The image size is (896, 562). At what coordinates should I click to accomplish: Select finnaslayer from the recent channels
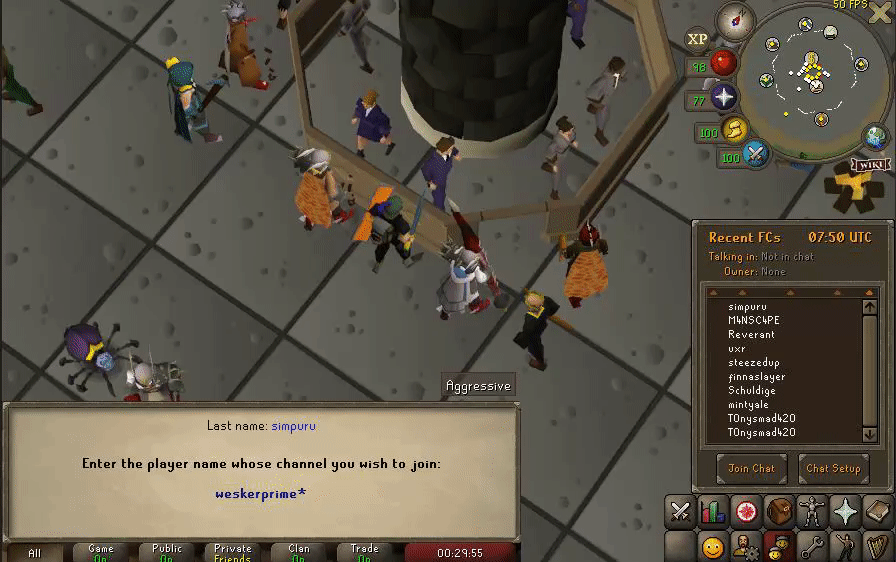click(x=757, y=377)
